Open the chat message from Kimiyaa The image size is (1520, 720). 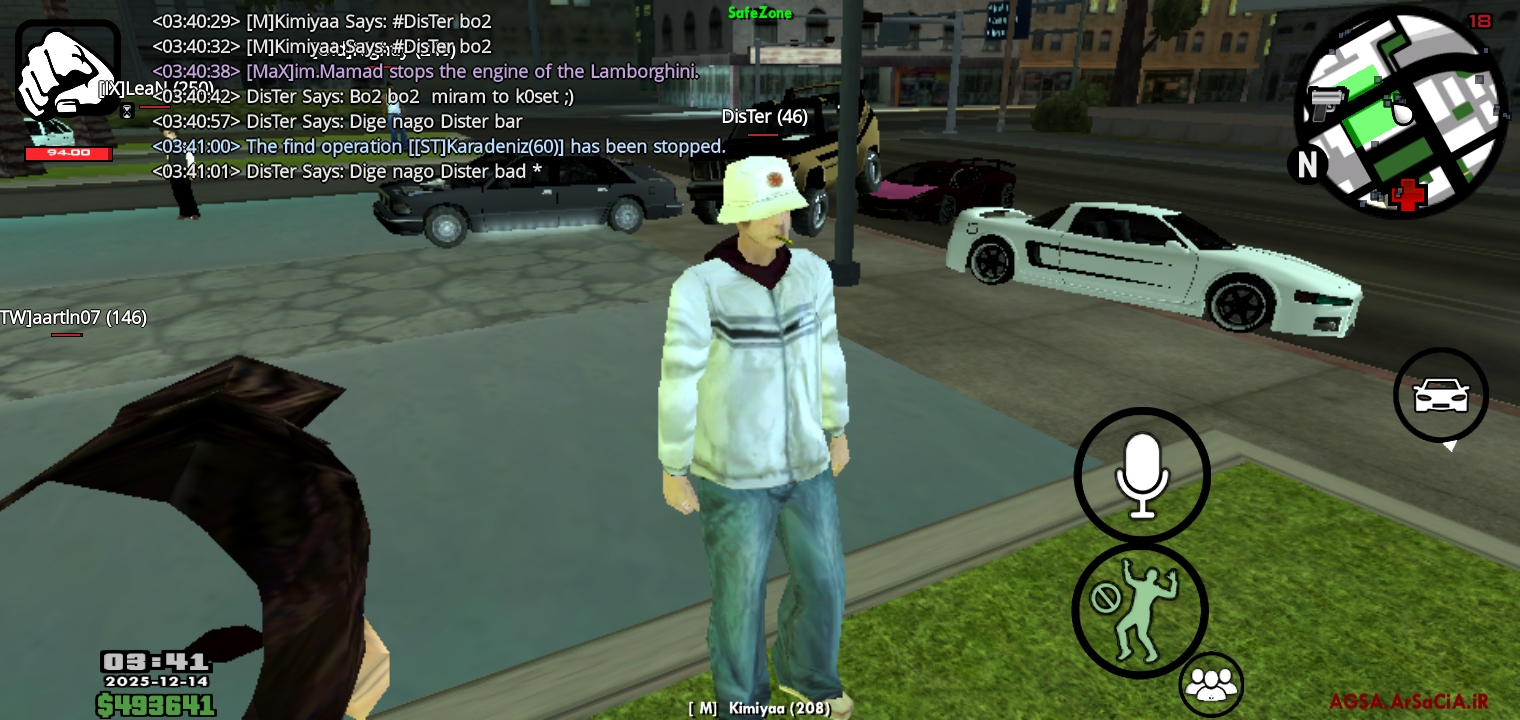pyautogui.click(x=320, y=21)
